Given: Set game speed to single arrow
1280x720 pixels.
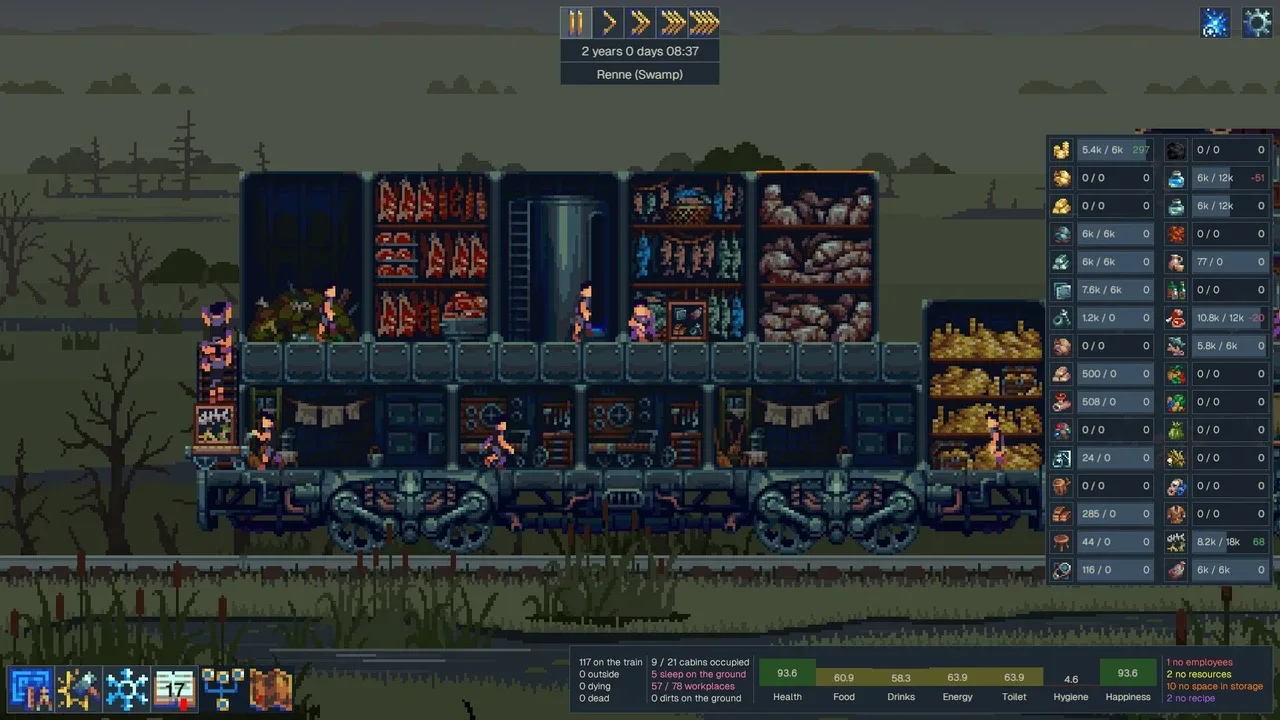Looking at the screenshot, I should (608, 22).
